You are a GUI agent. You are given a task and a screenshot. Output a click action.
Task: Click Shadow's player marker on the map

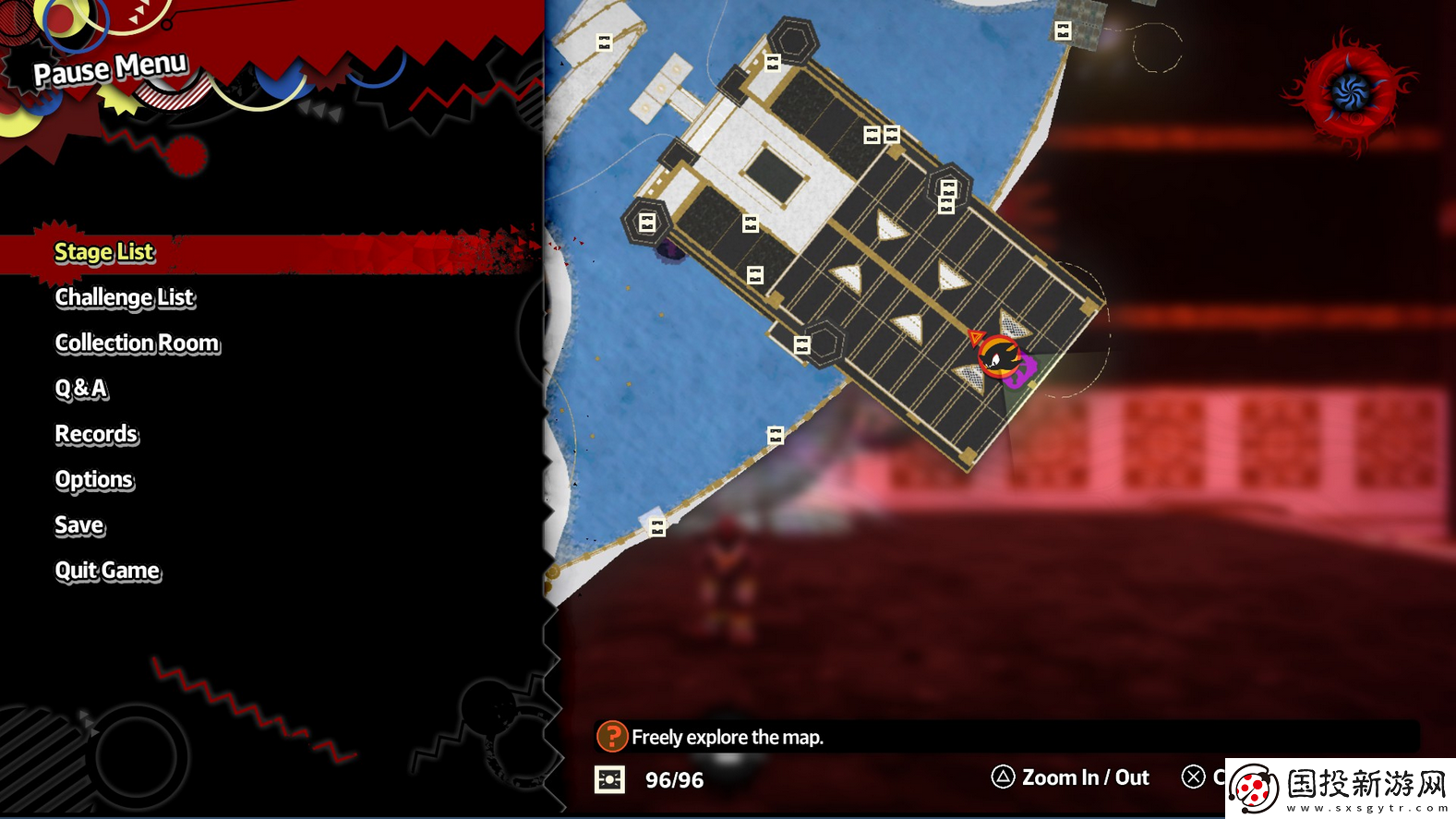999,356
